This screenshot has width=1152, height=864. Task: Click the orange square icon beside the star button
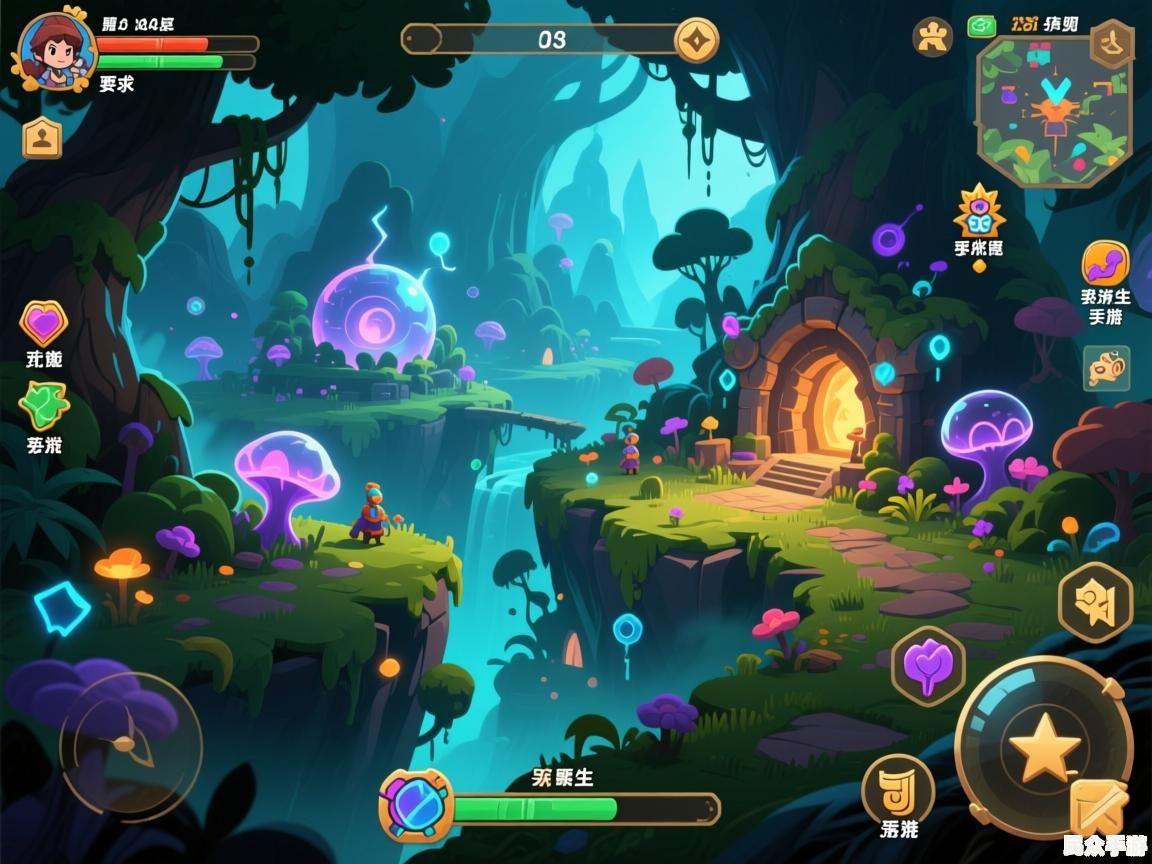click(1097, 808)
